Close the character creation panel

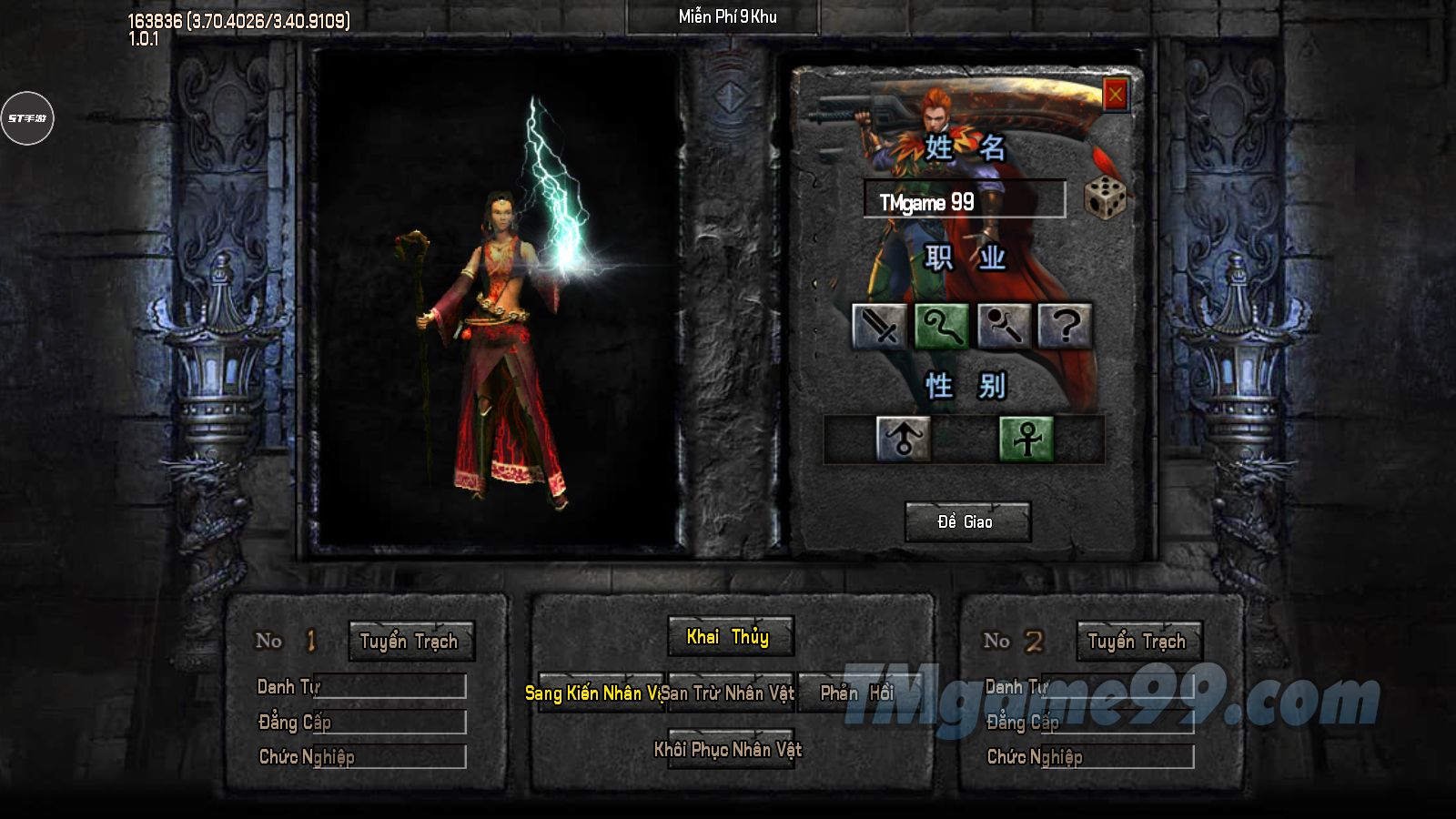coord(1116,94)
